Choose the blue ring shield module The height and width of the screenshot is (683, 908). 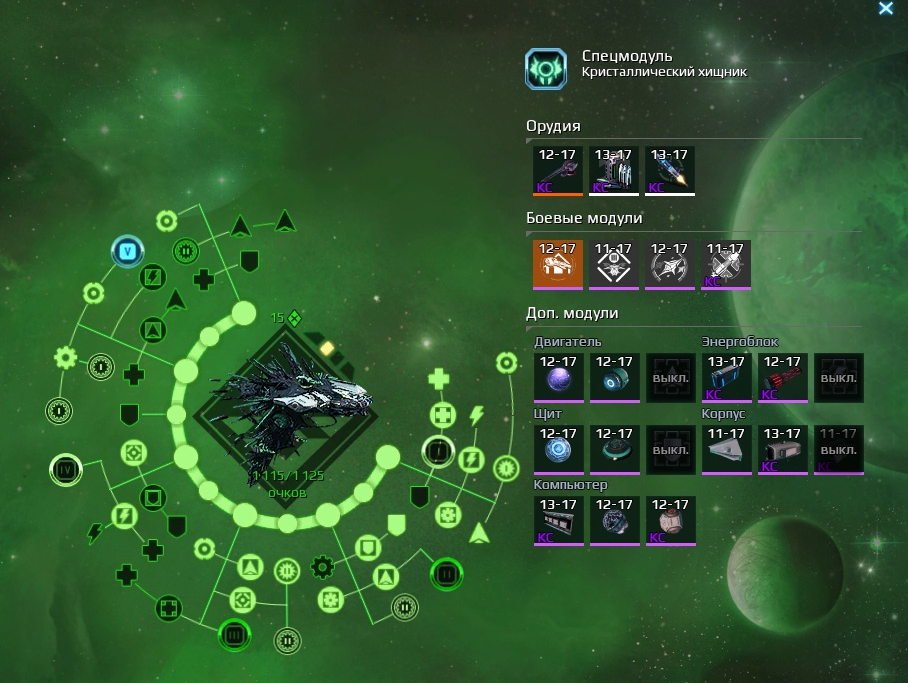[558, 449]
